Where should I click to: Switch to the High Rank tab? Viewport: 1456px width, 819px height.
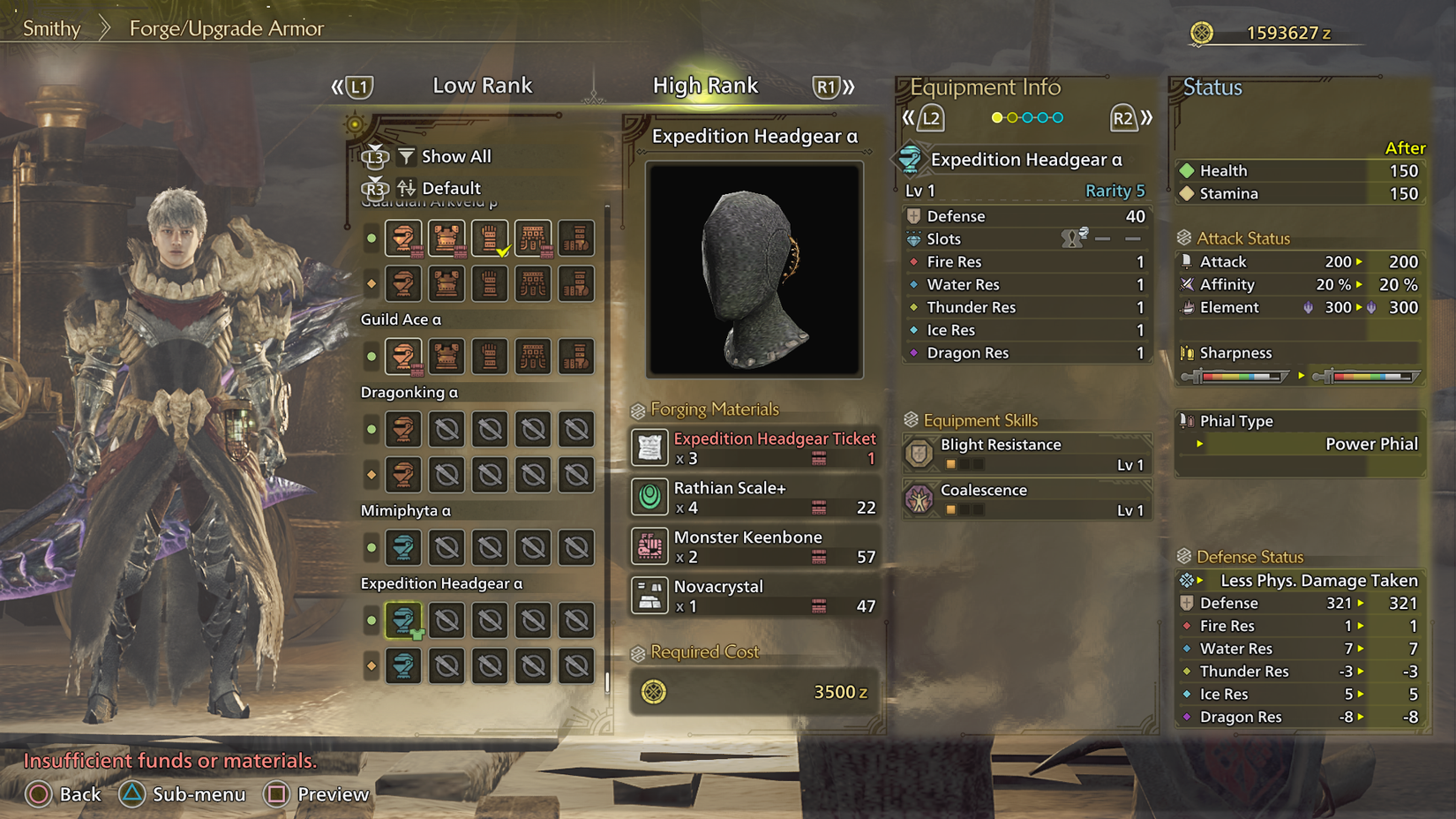click(705, 86)
